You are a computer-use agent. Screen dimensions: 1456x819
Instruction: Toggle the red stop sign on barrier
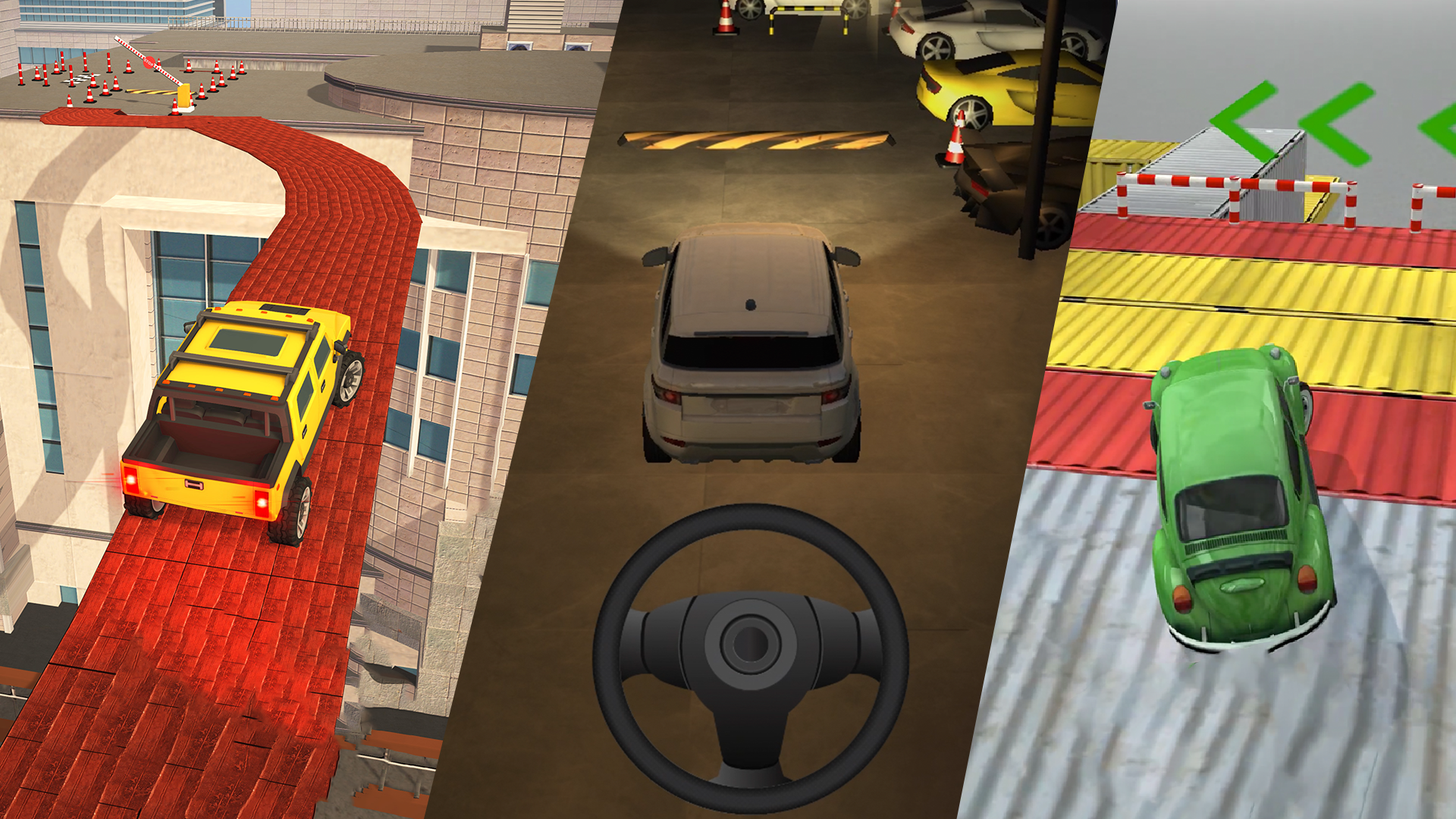pos(149,62)
